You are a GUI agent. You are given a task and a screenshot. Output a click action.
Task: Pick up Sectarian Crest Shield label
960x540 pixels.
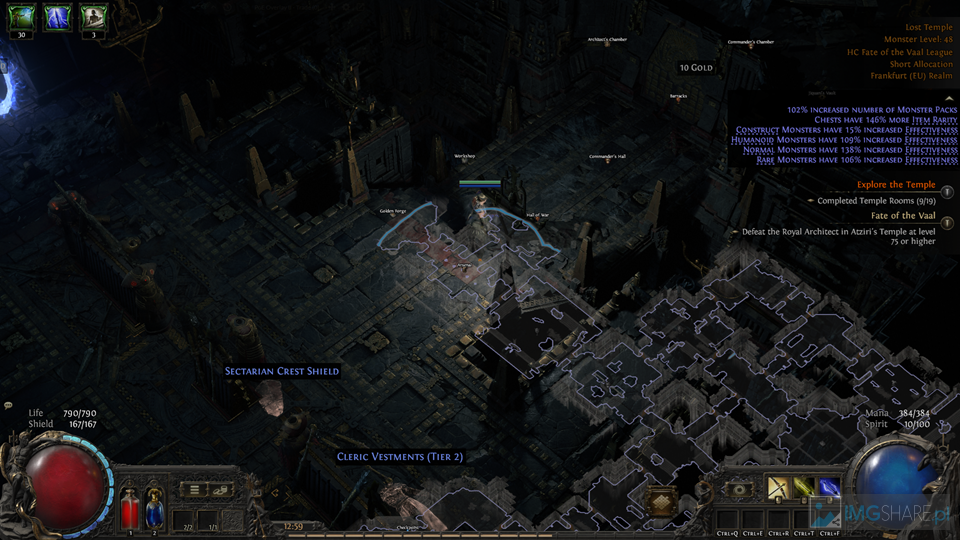282,371
